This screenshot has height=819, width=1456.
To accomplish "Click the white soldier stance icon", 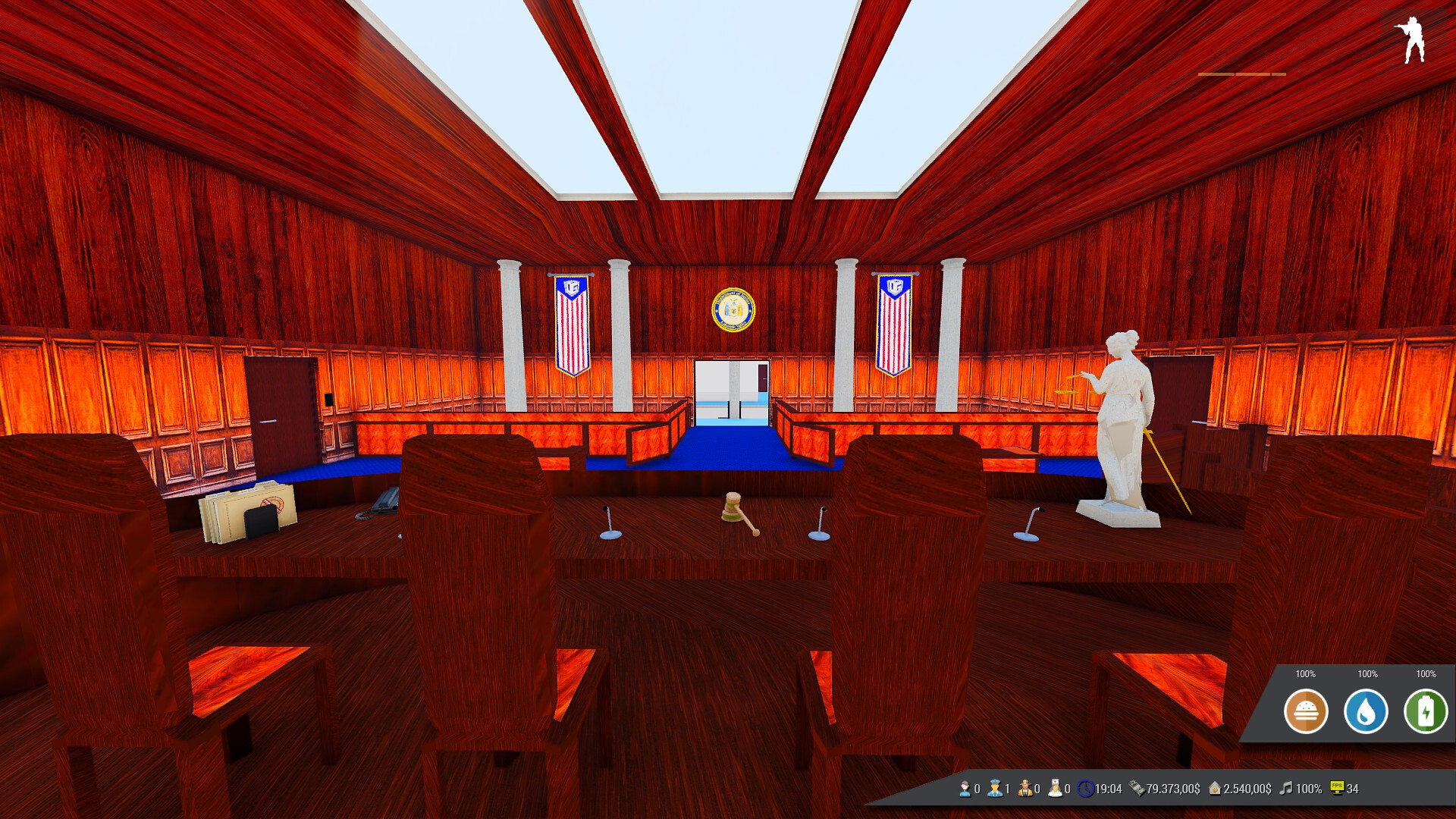I will (1412, 39).
